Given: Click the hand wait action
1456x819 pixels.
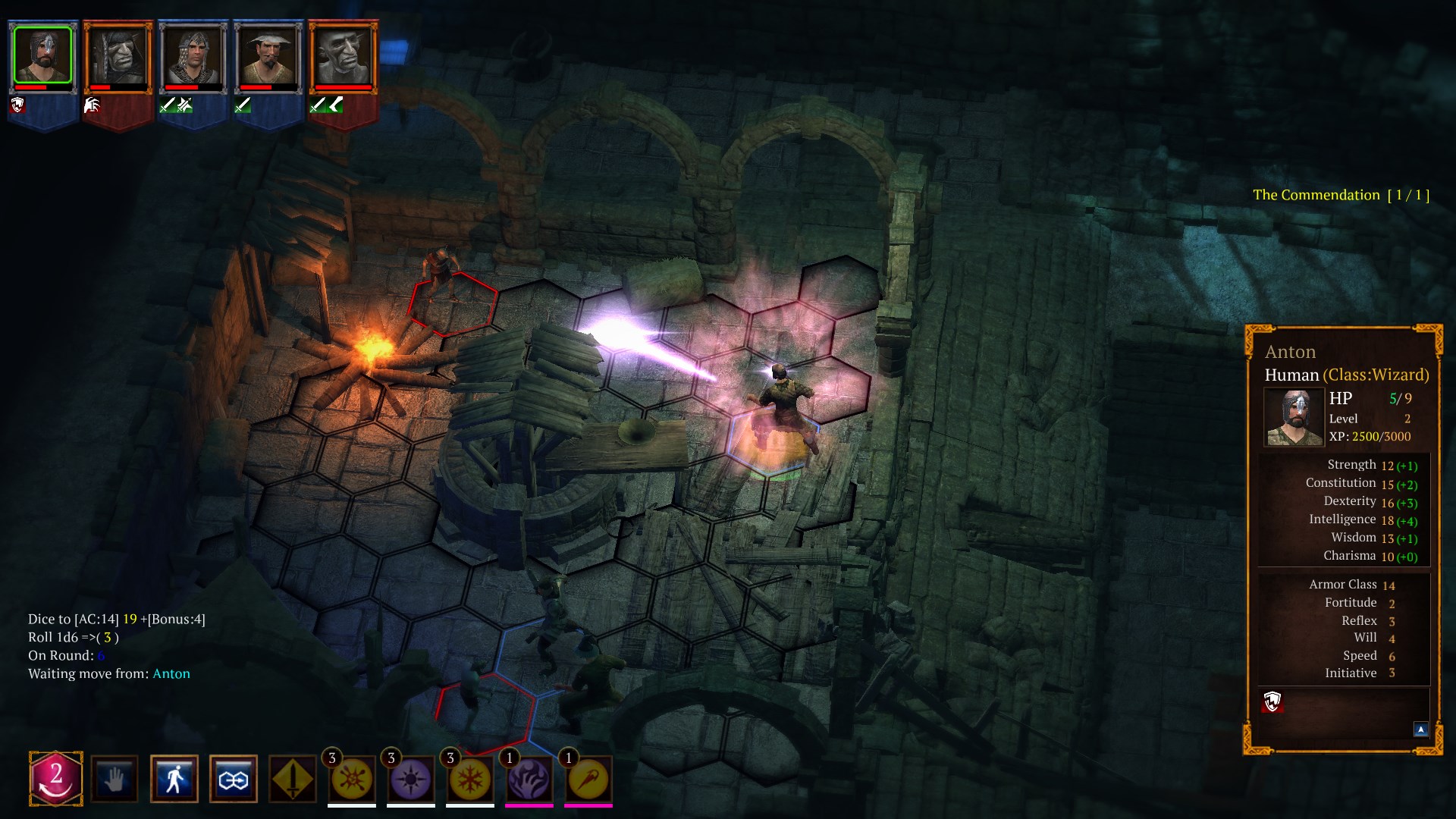Looking at the screenshot, I should (114, 779).
